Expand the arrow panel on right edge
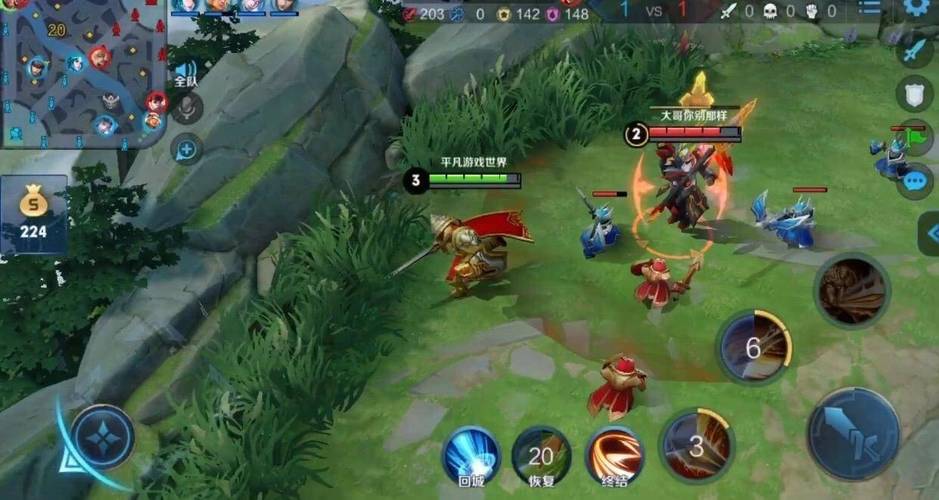This screenshot has height=500, width=939. (930, 233)
